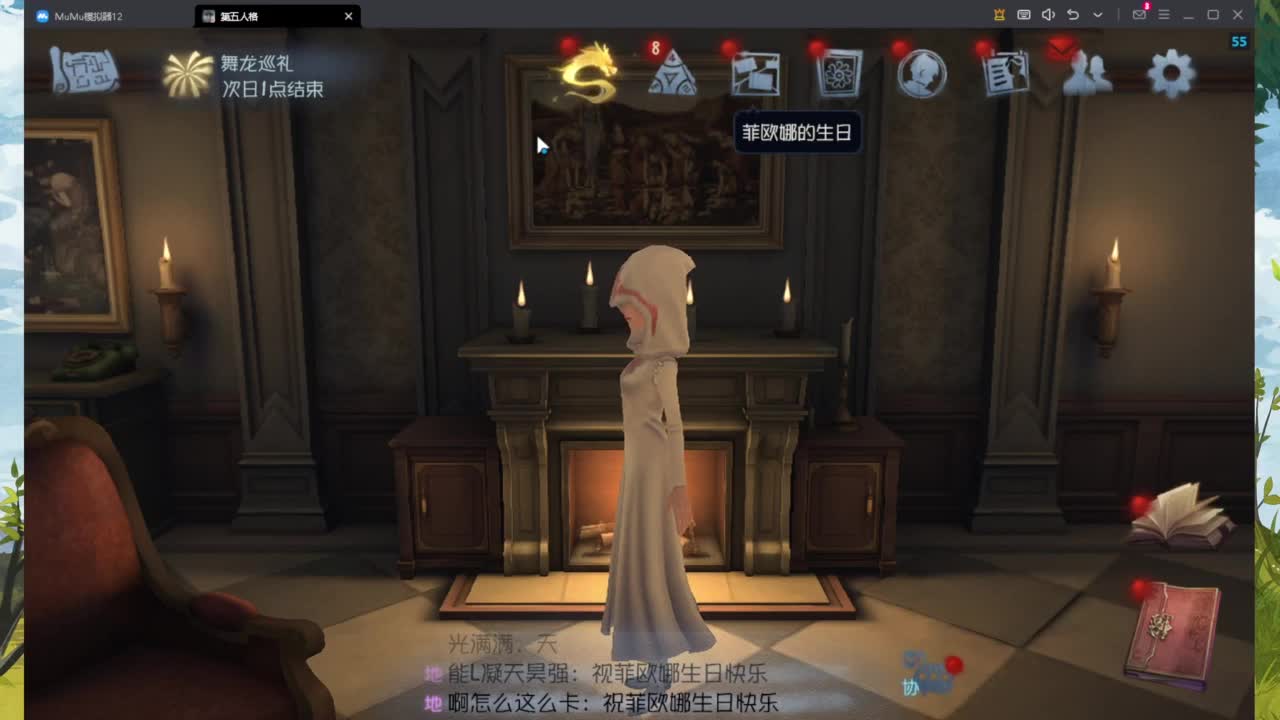The image size is (1280, 720).
Task: Open the journal notebook icon
Action: coord(1004,72)
